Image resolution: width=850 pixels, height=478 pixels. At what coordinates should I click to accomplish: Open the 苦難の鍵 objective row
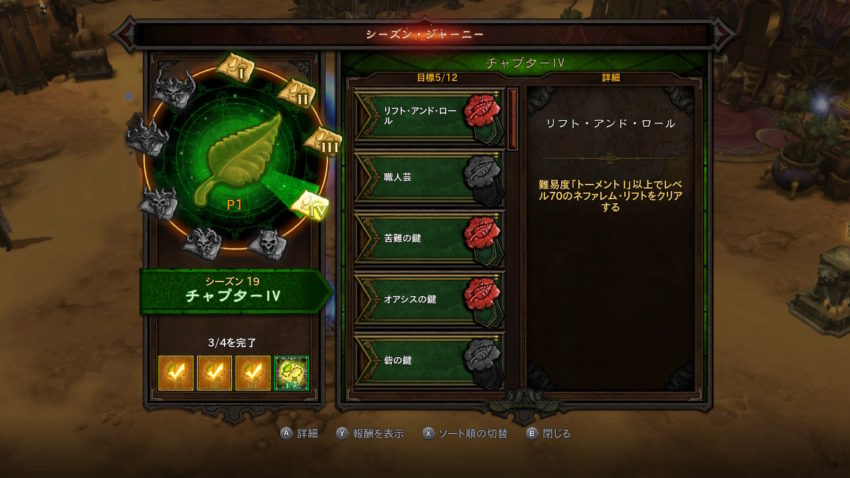[430, 237]
